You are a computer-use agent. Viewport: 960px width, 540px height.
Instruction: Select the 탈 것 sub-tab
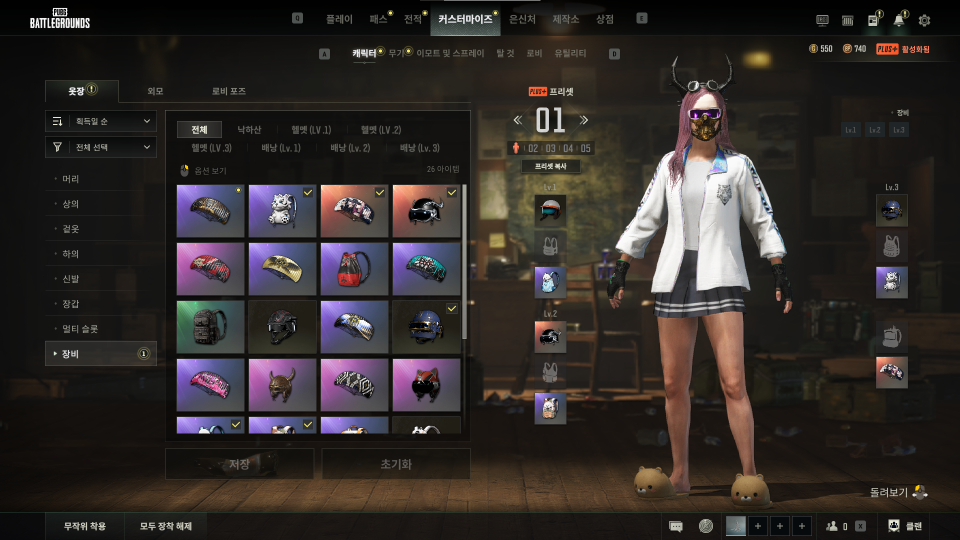505,53
